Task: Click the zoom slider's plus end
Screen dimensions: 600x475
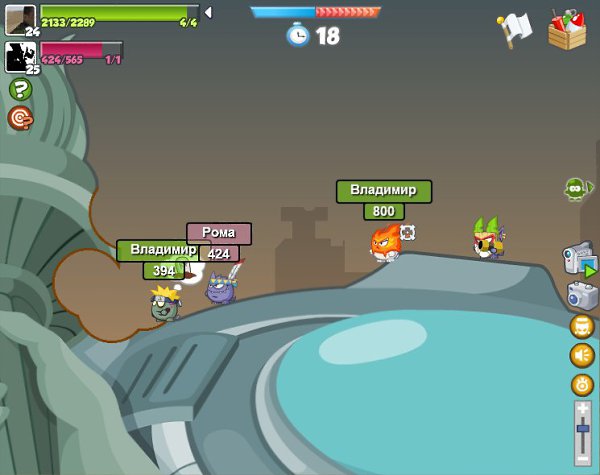Action: pos(583,408)
